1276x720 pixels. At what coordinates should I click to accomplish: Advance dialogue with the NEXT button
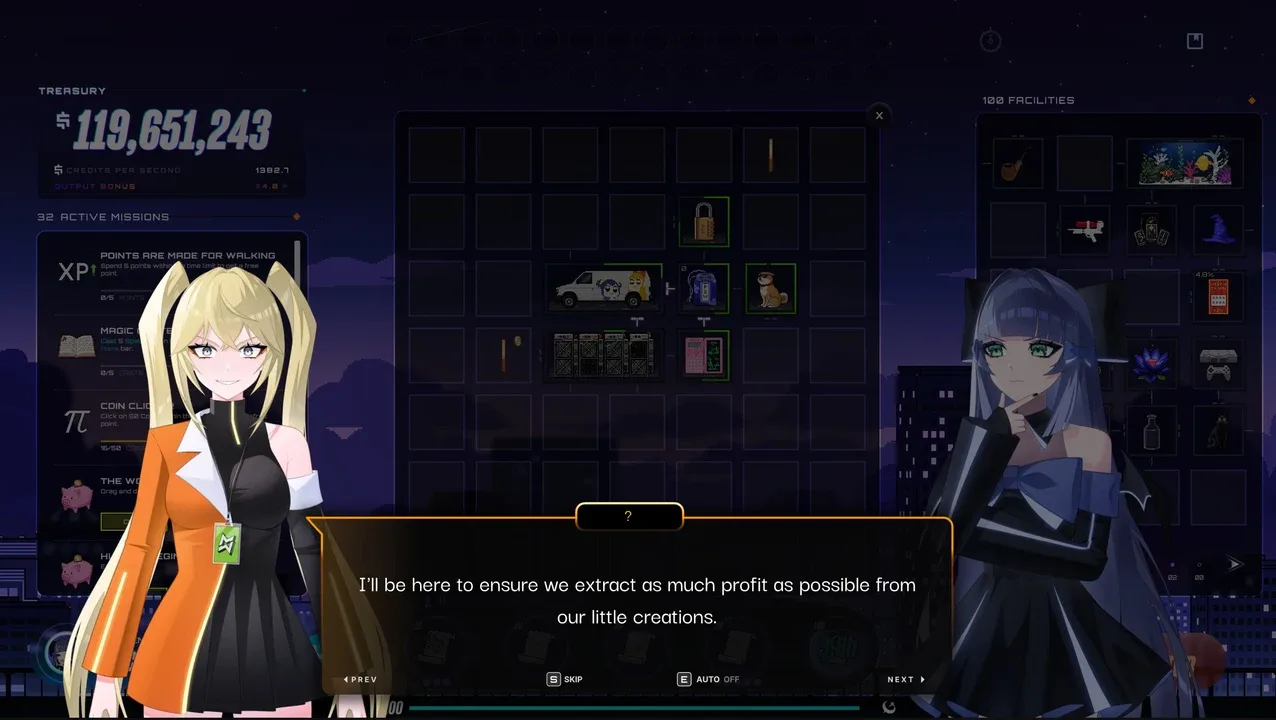pyautogui.click(x=905, y=679)
